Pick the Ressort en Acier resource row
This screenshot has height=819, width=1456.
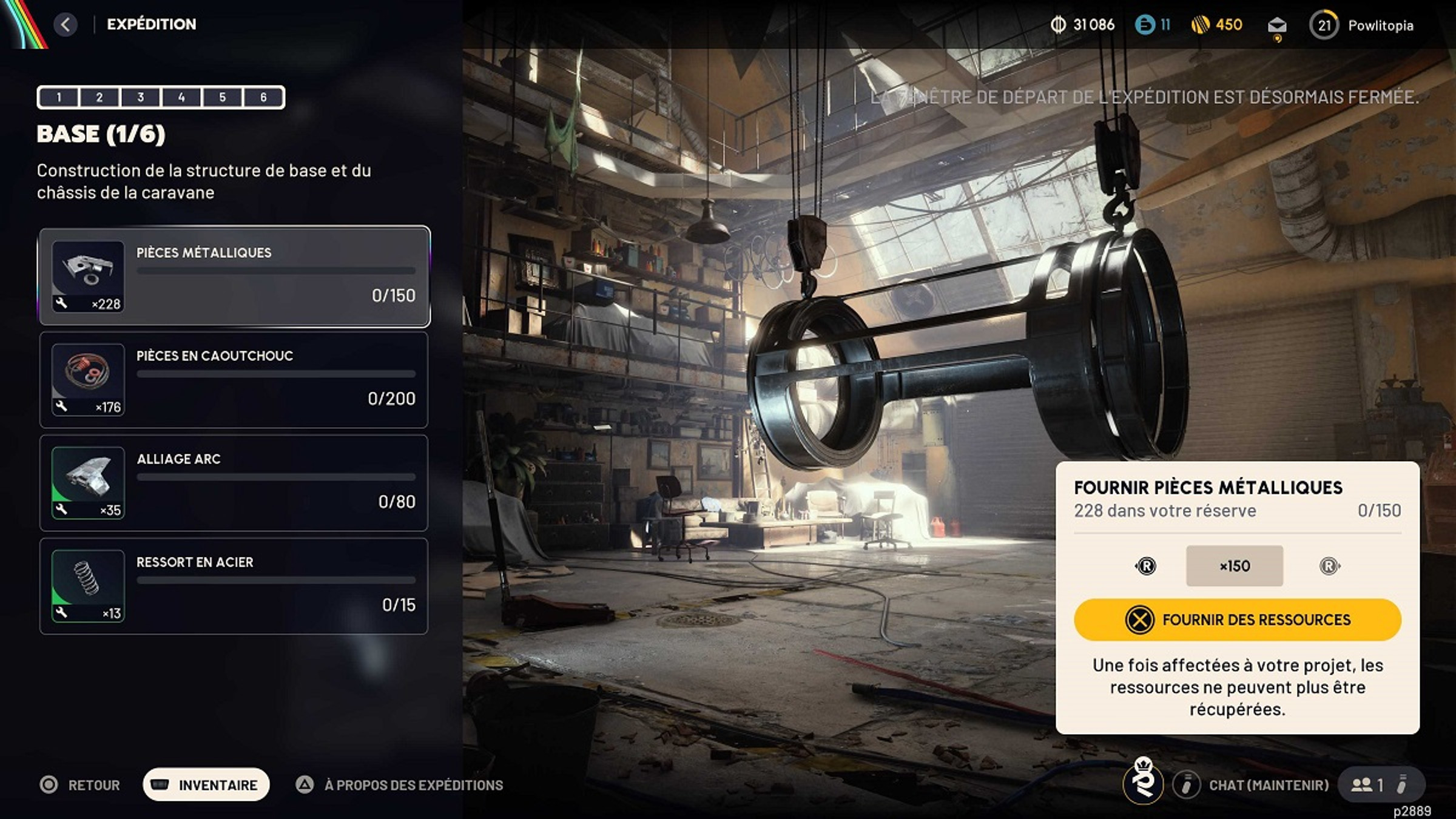pos(234,586)
